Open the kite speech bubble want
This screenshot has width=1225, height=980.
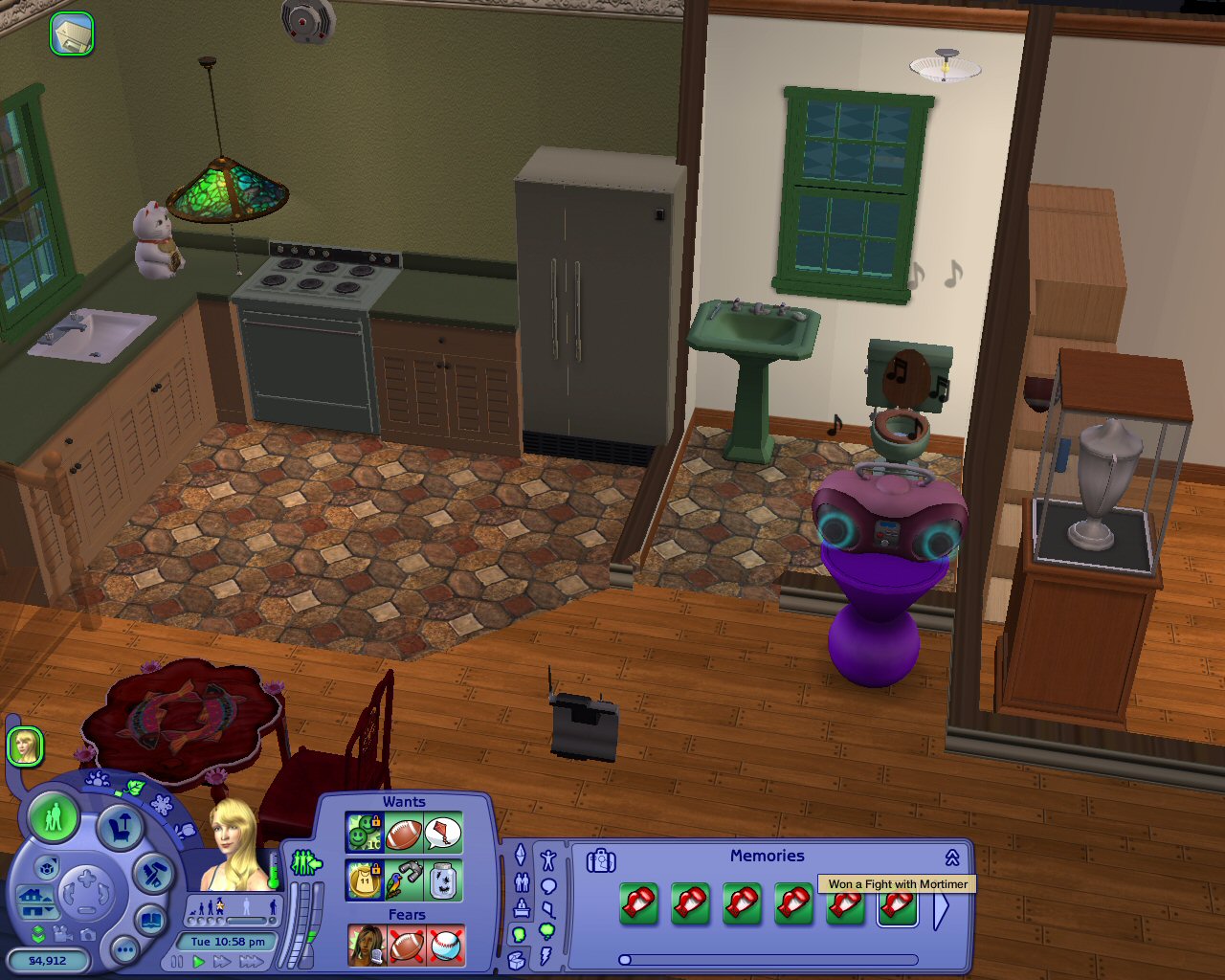pos(442,834)
